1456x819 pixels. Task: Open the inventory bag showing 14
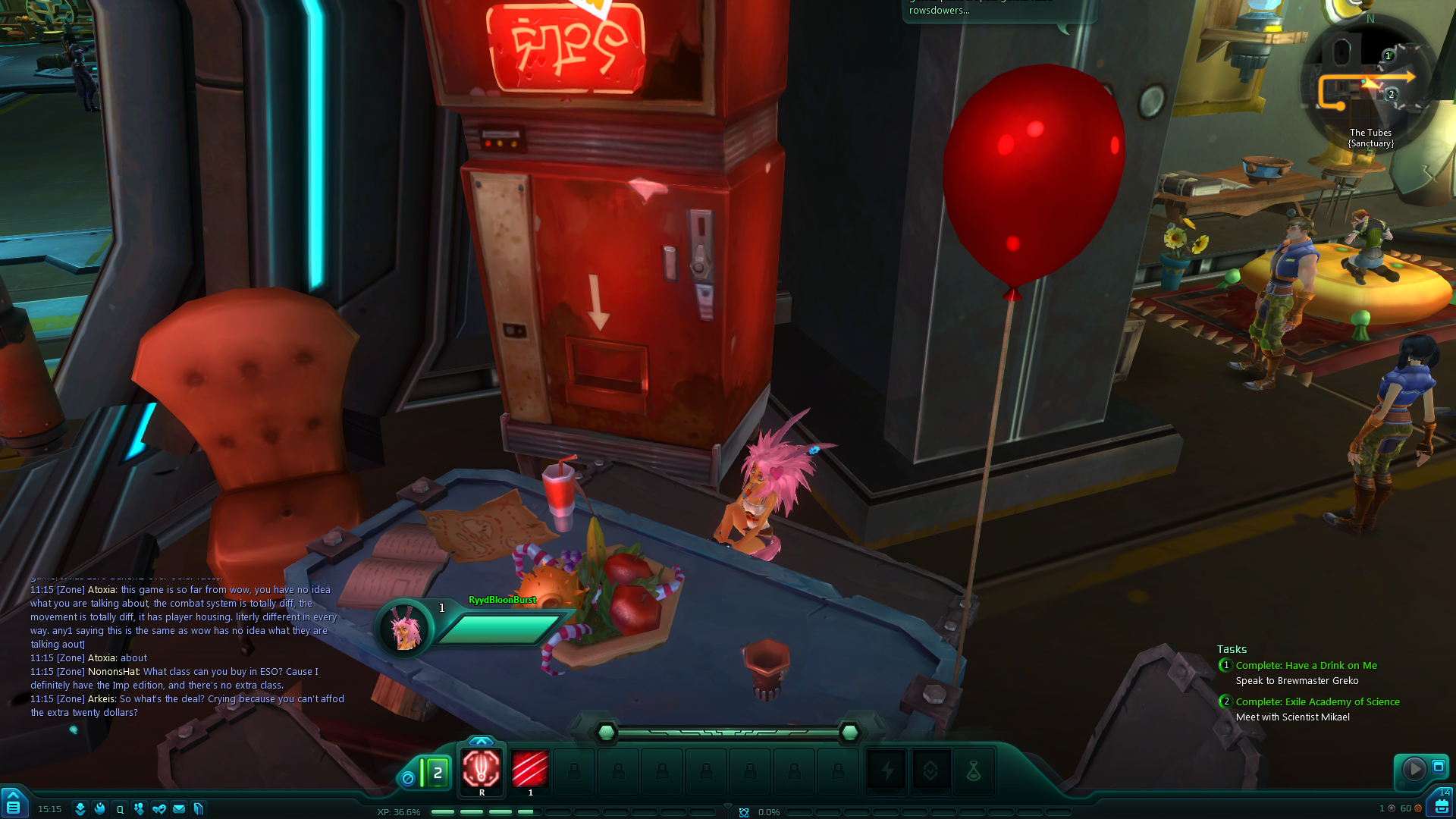pyautogui.click(x=1441, y=804)
